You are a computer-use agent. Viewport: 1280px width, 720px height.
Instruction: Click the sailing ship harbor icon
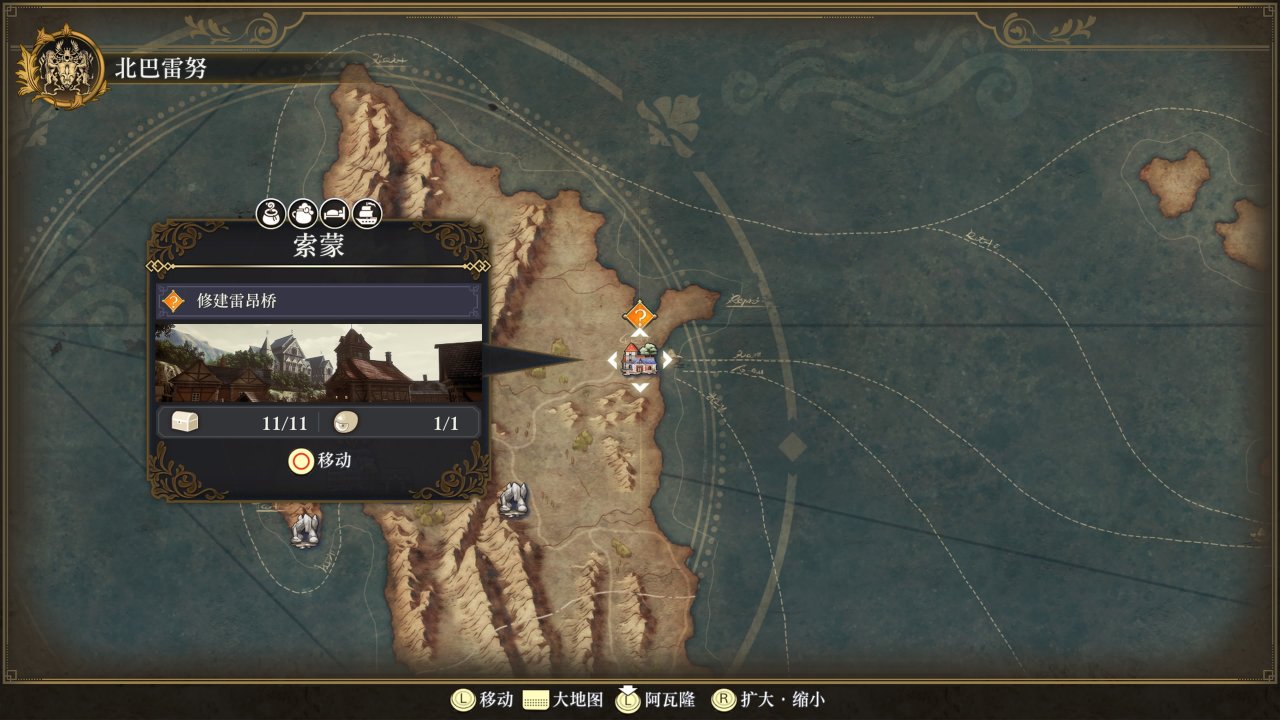coord(367,212)
